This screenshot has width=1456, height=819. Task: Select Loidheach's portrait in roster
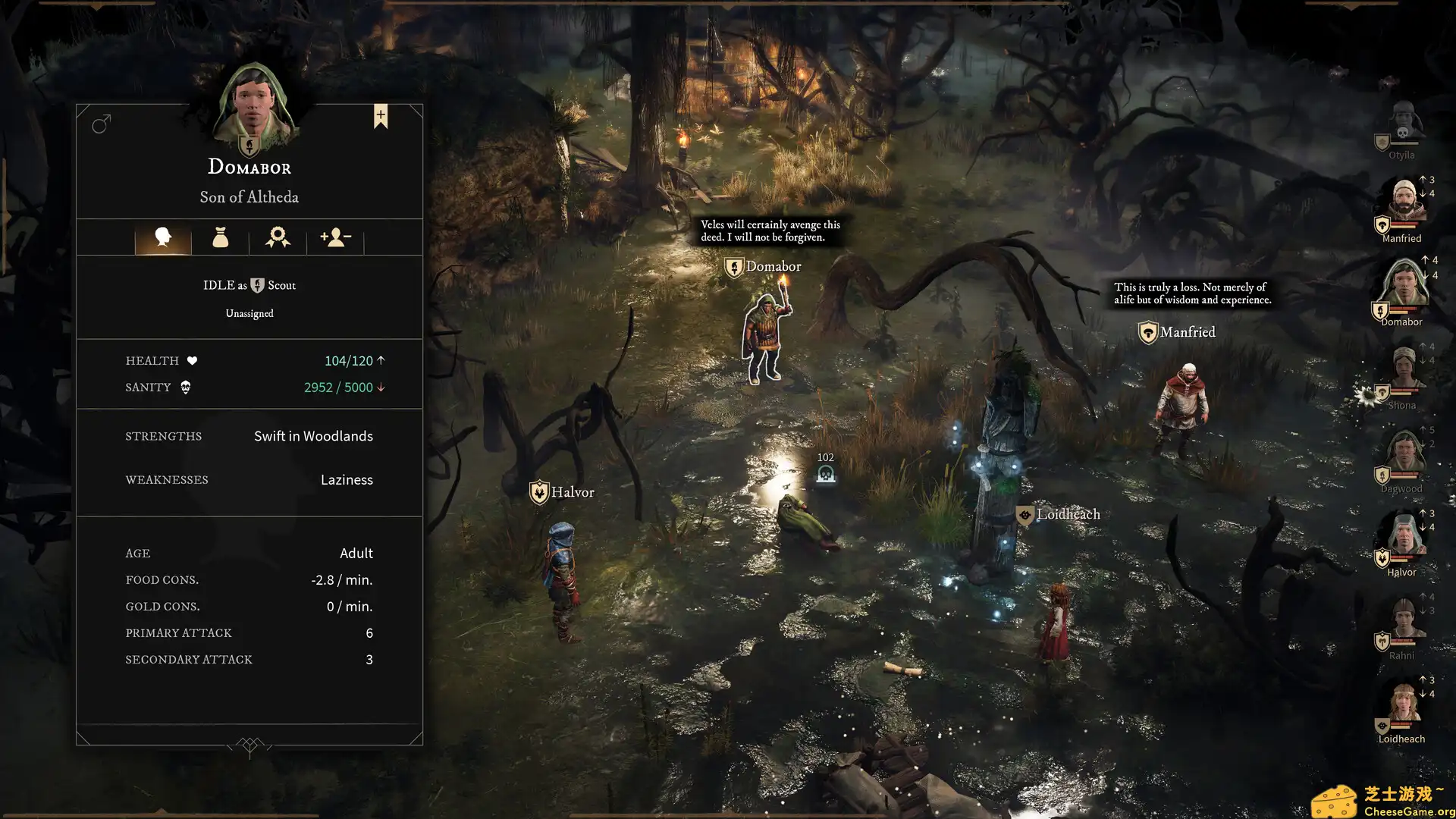(1404, 704)
